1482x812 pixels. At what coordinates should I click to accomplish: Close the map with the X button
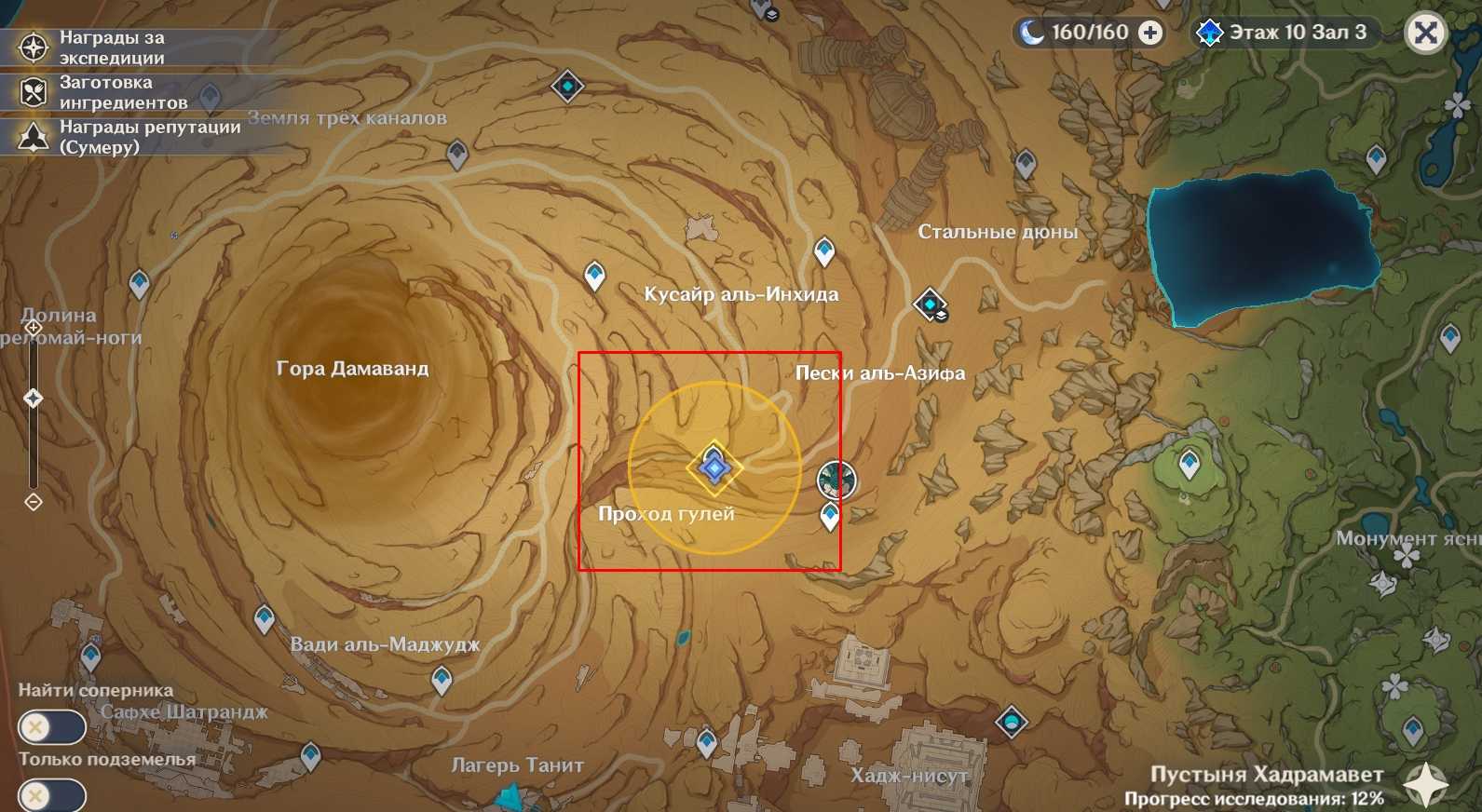[1425, 34]
